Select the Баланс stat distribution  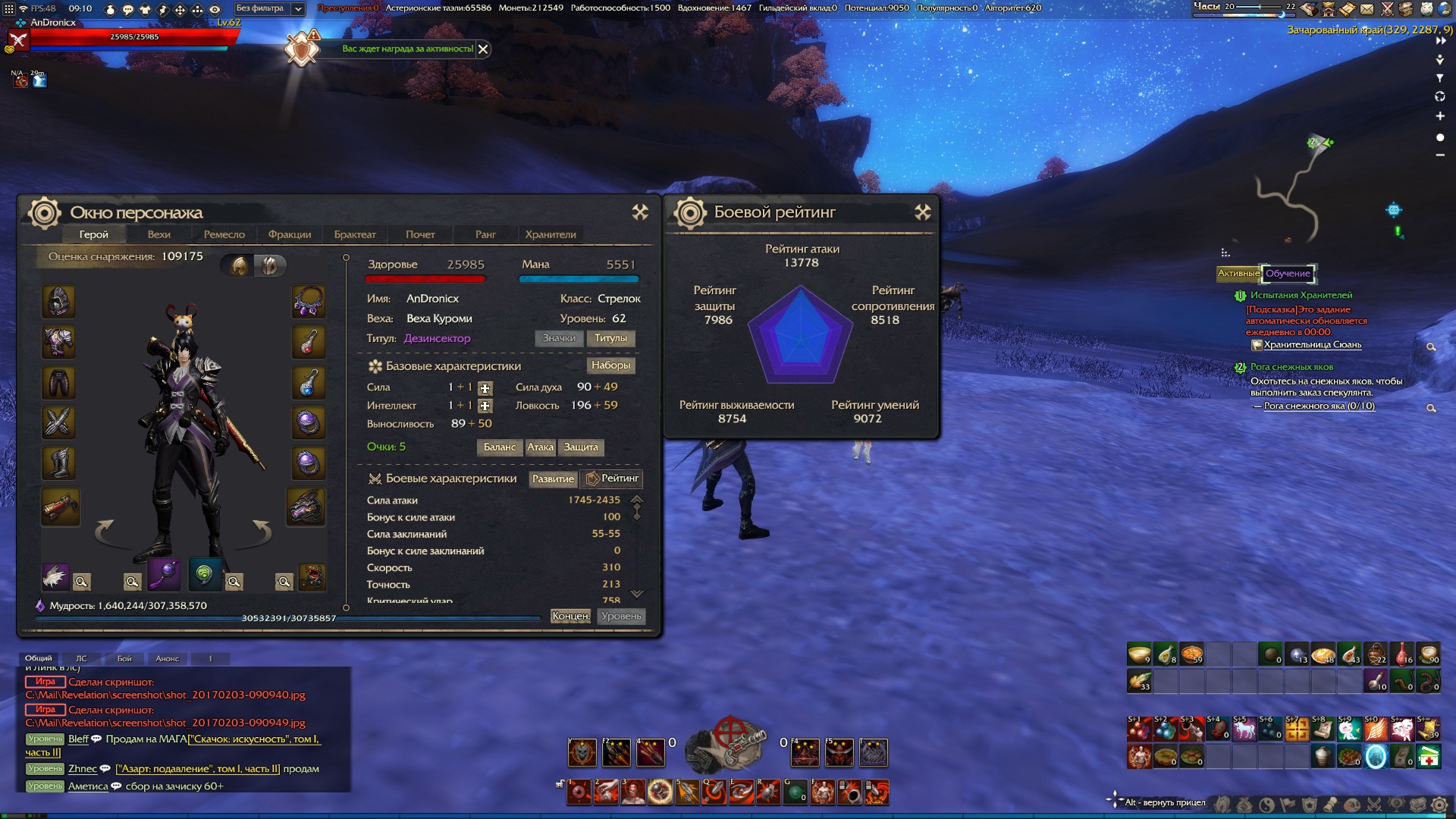(x=500, y=447)
